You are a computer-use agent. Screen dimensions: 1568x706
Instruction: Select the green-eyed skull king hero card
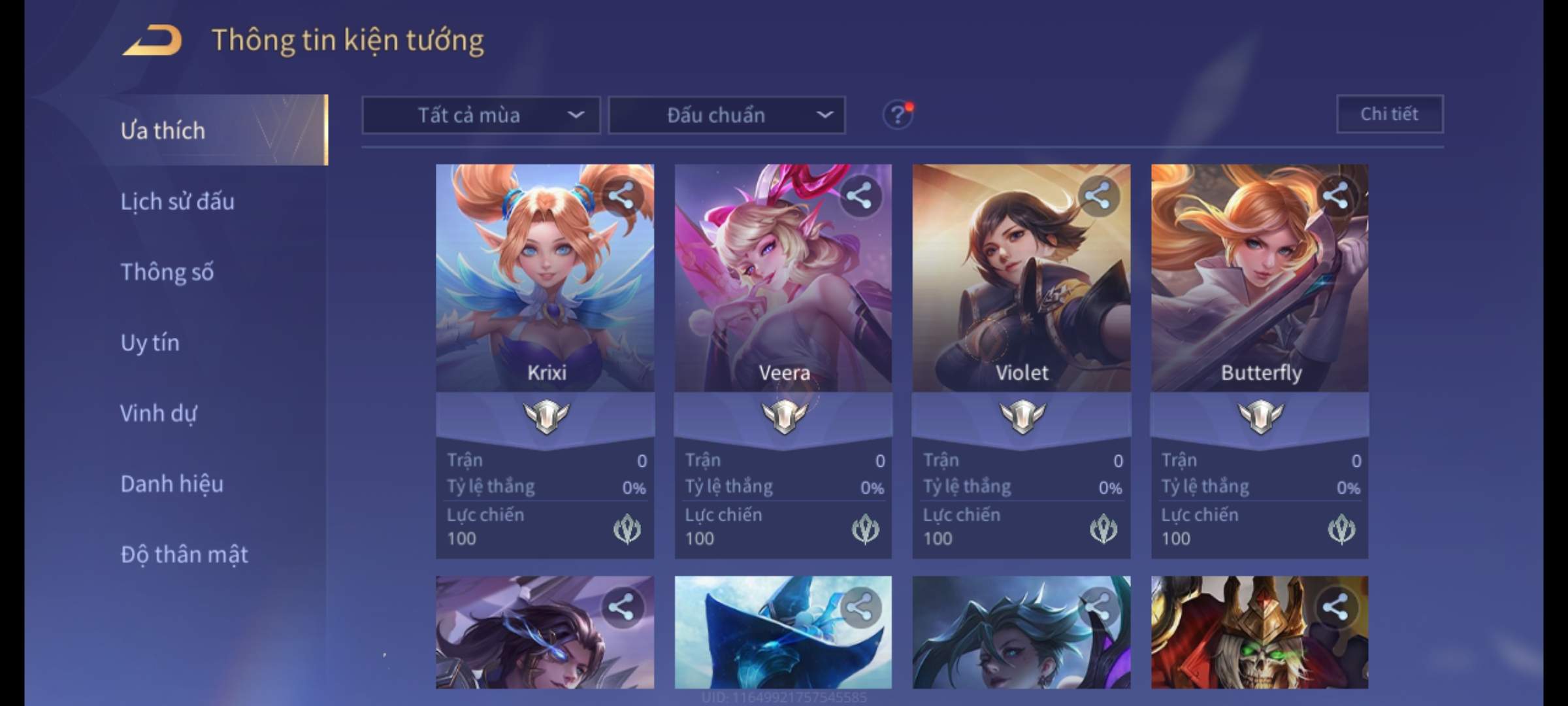(x=1260, y=632)
